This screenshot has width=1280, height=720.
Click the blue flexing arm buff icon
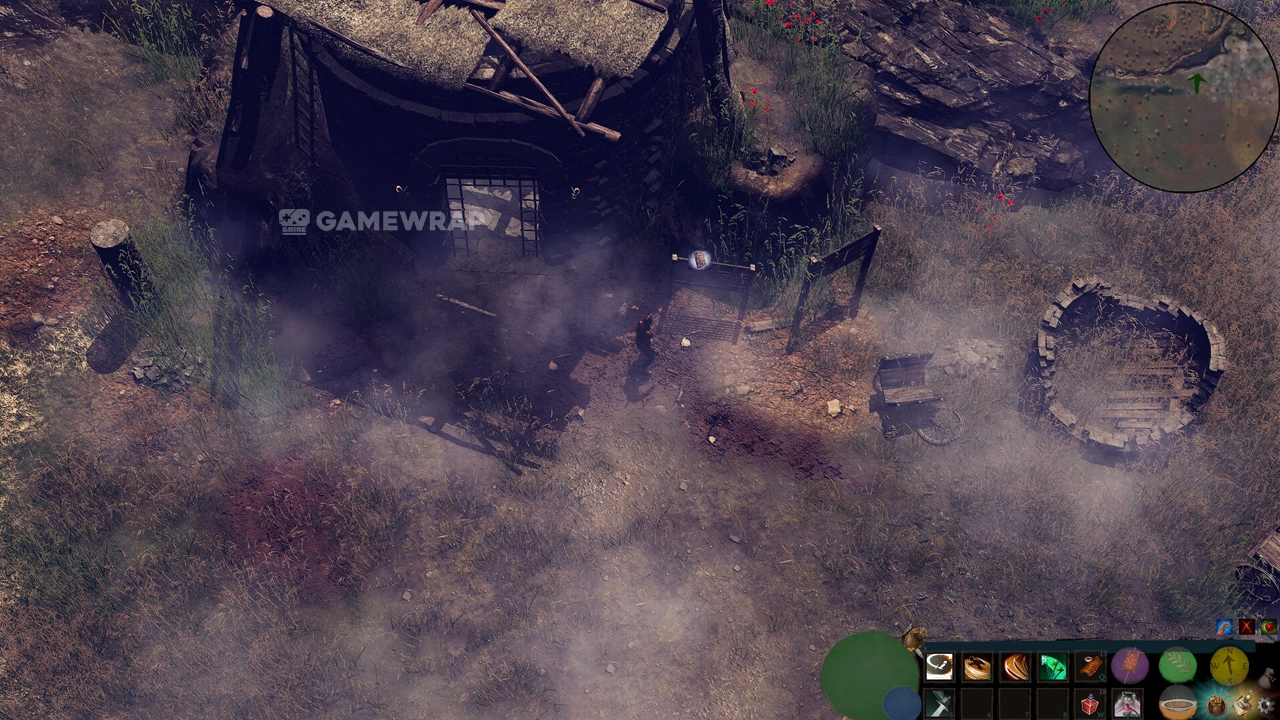pos(1224,628)
